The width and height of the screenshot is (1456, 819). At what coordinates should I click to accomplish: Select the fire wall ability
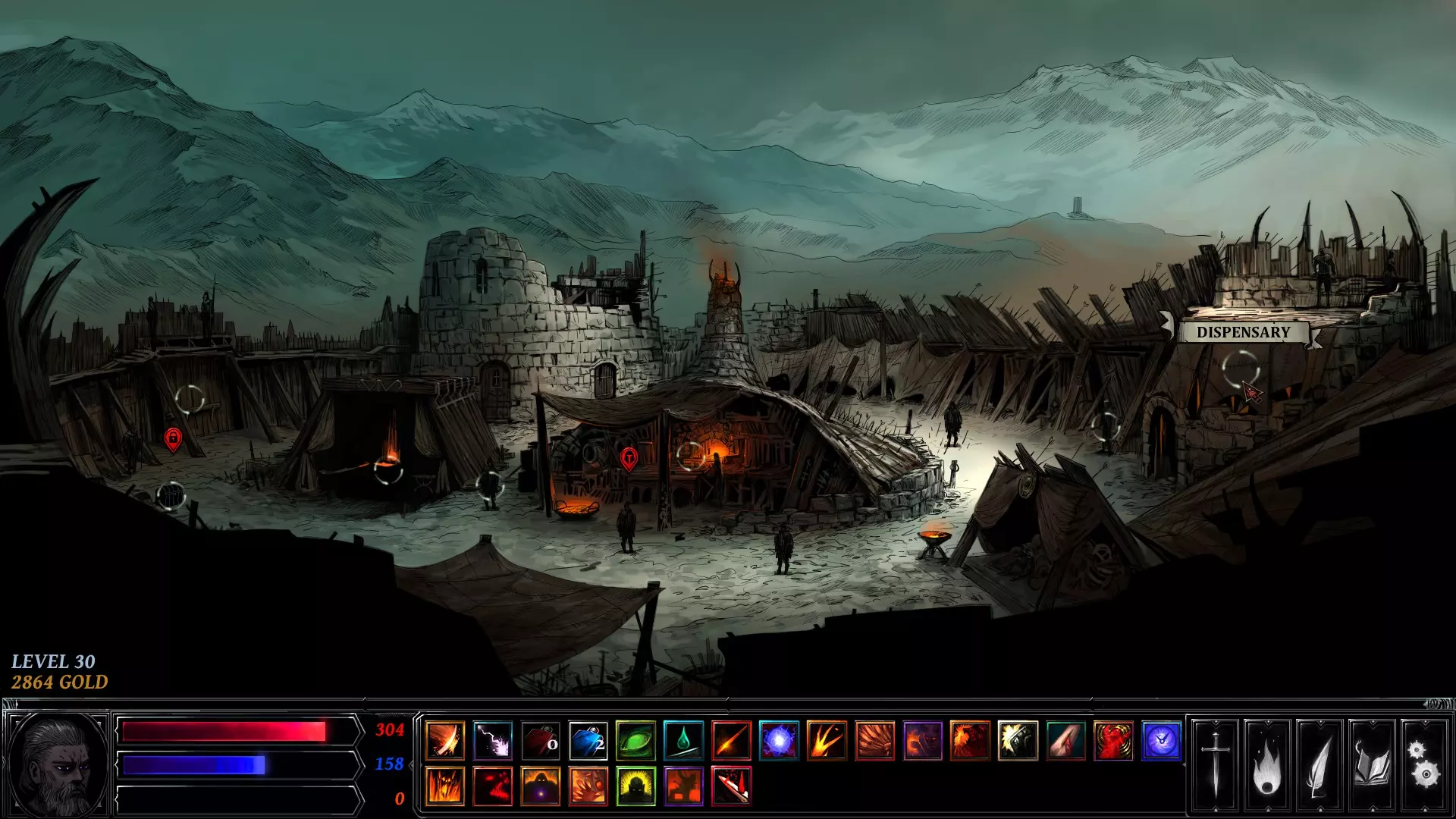[445, 786]
